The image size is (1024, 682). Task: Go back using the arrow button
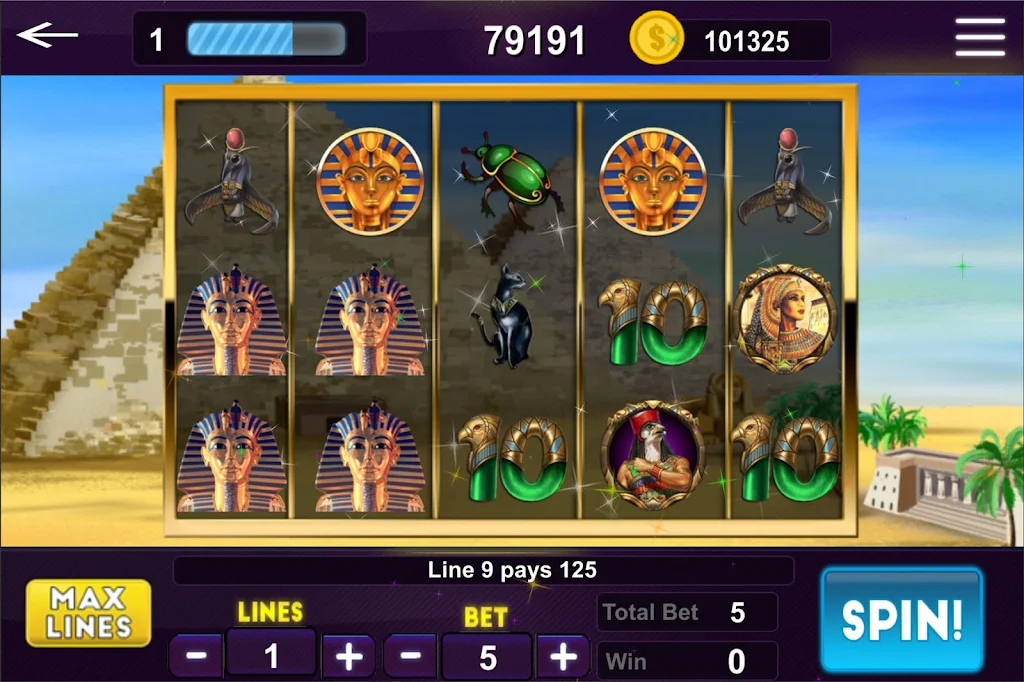(47, 37)
